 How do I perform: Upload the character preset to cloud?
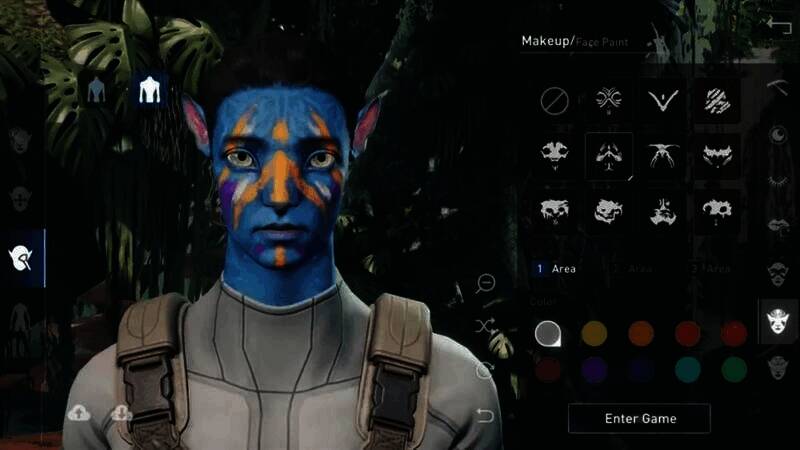79,412
